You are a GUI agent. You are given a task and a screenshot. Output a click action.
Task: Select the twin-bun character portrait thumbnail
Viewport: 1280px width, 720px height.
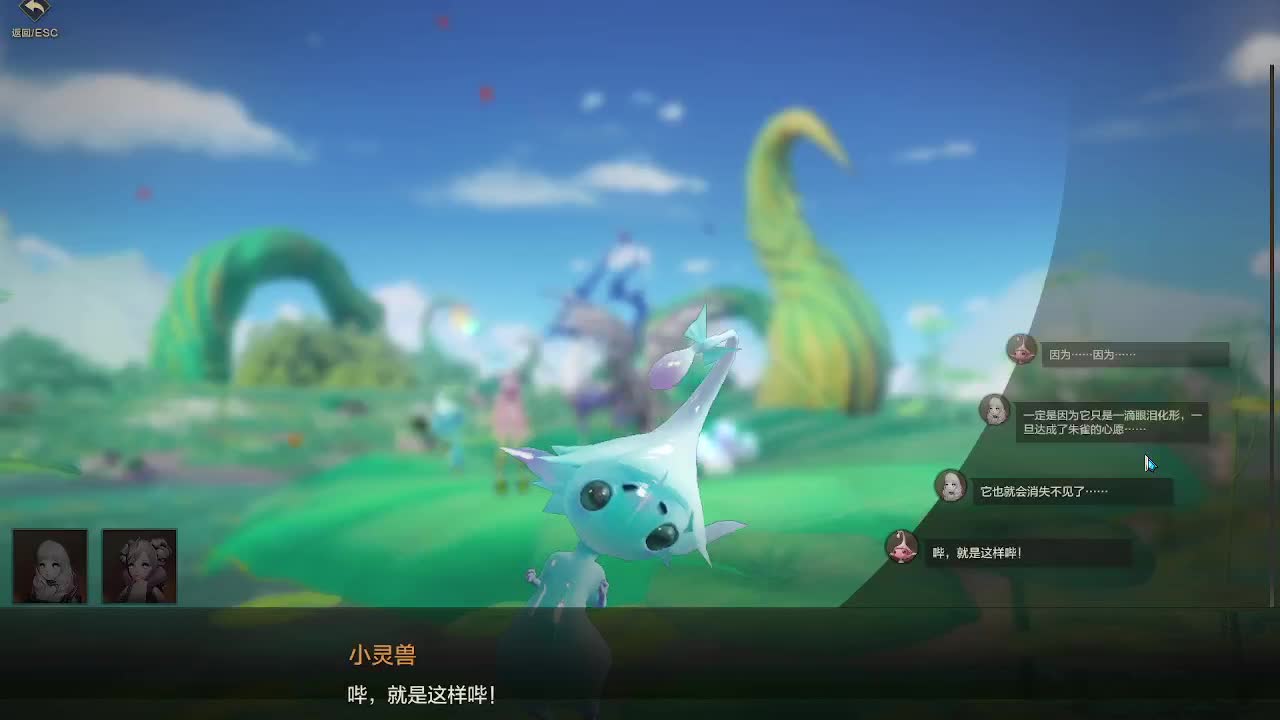click(x=139, y=566)
